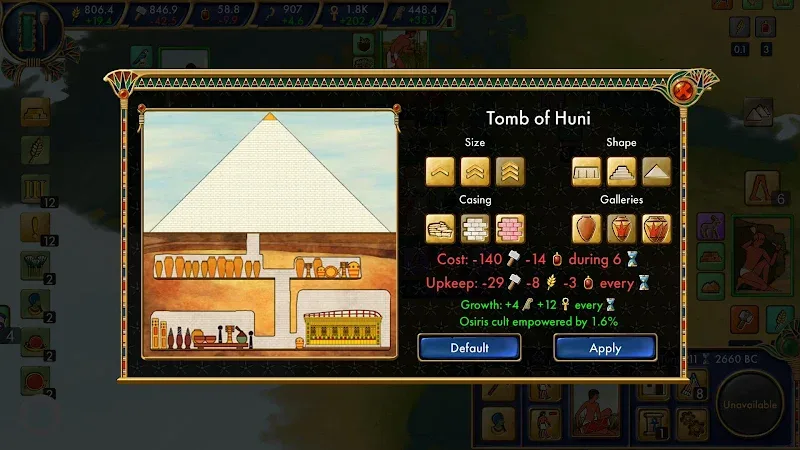Close the Tomb of Huni dialog
Viewport: 800px width, 450px height.
pos(686,90)
